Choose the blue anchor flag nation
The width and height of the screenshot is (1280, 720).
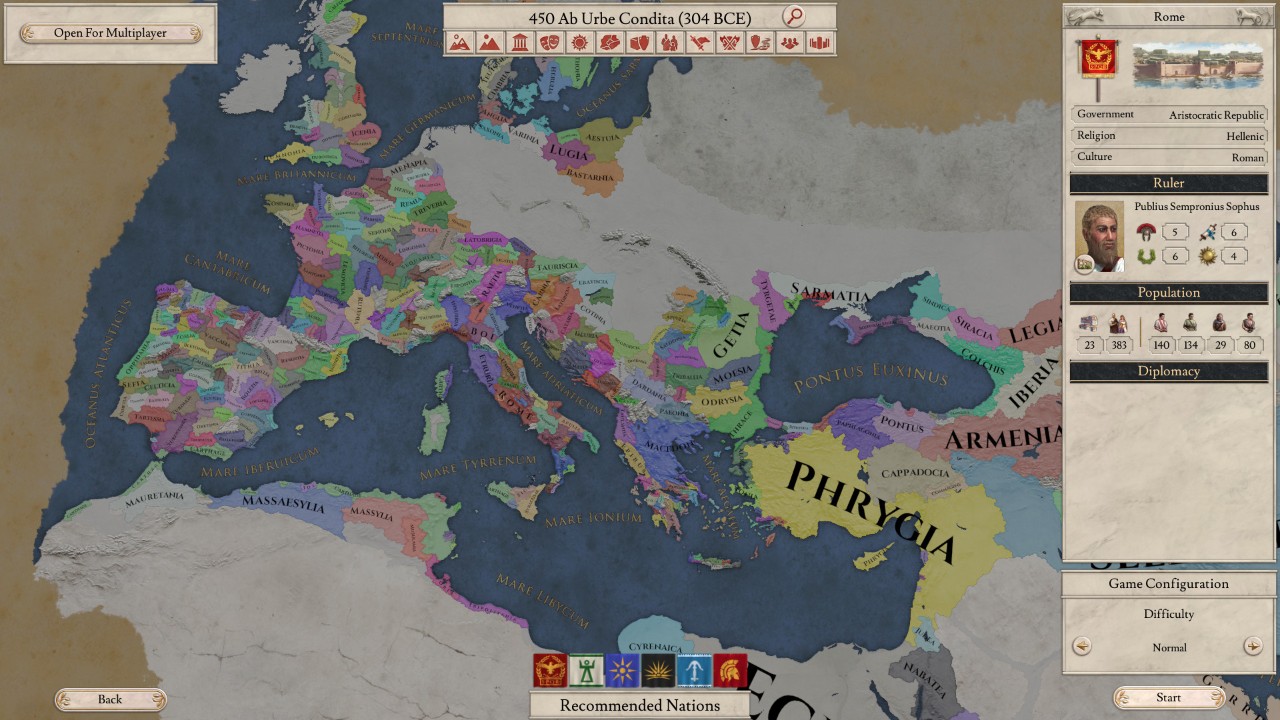pyautogui.click(x=694, y=670)
